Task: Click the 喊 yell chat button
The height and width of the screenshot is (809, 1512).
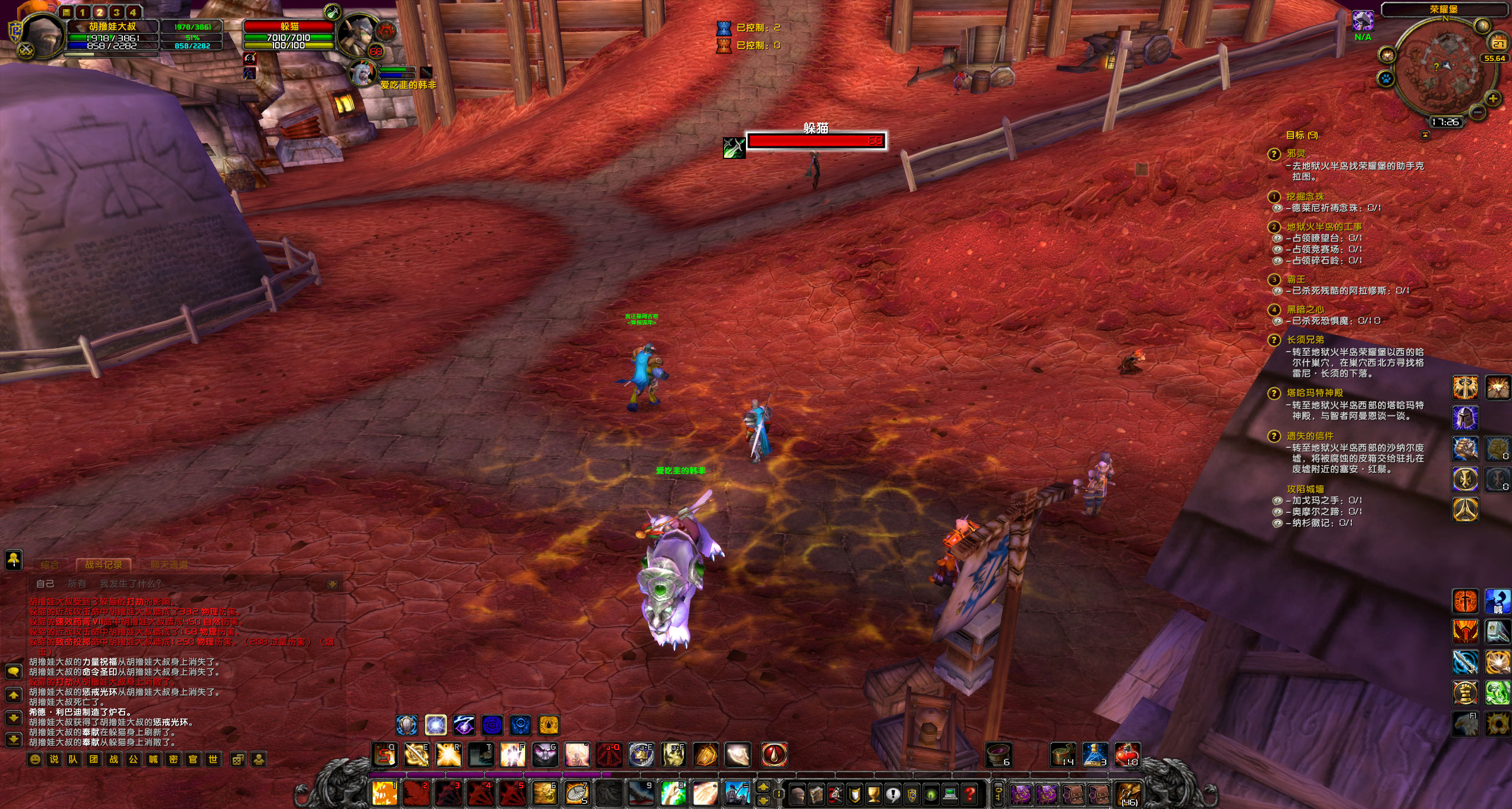Action: [x=154, y=759]
